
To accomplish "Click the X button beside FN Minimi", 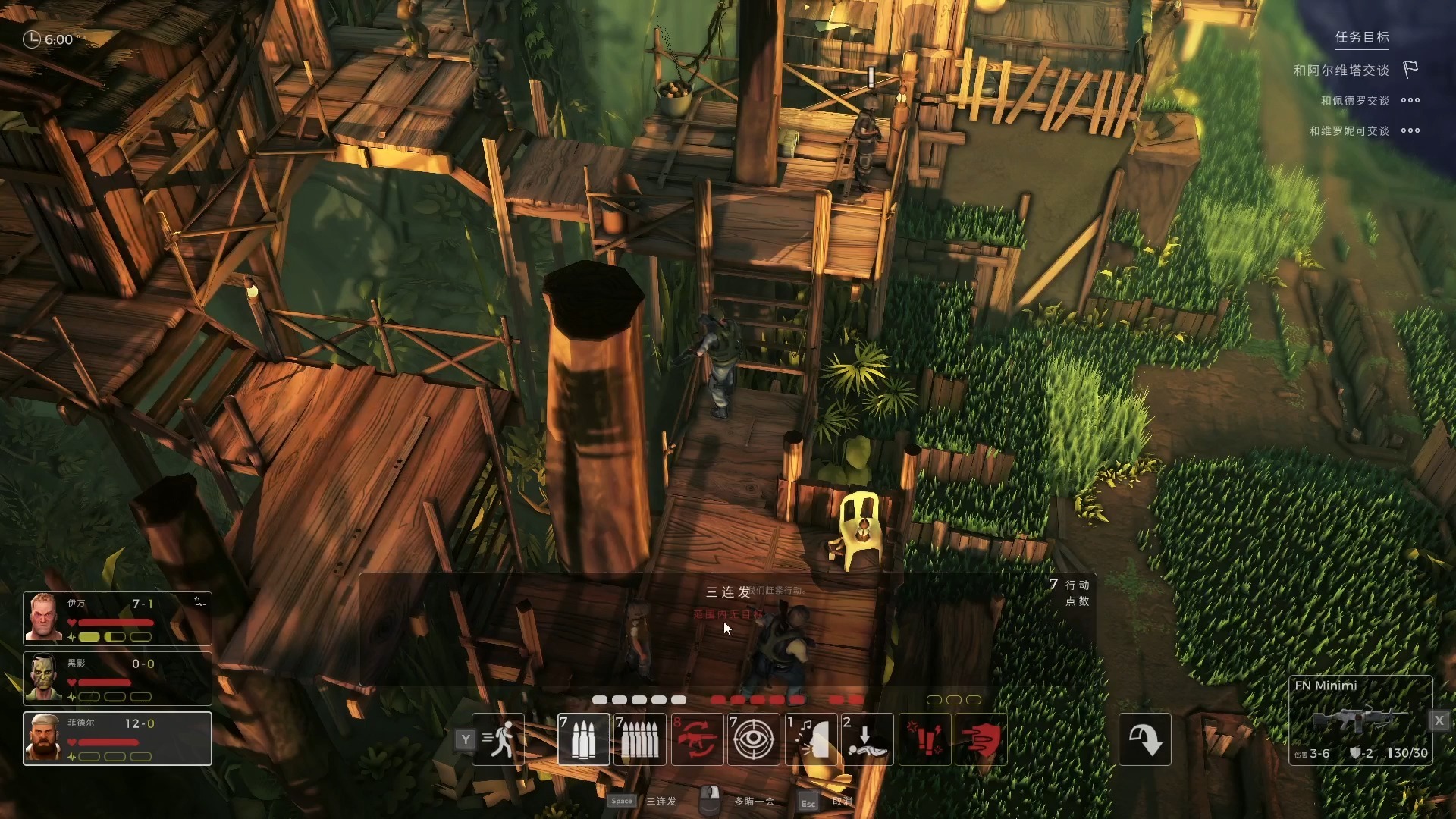I will 1439,720.
